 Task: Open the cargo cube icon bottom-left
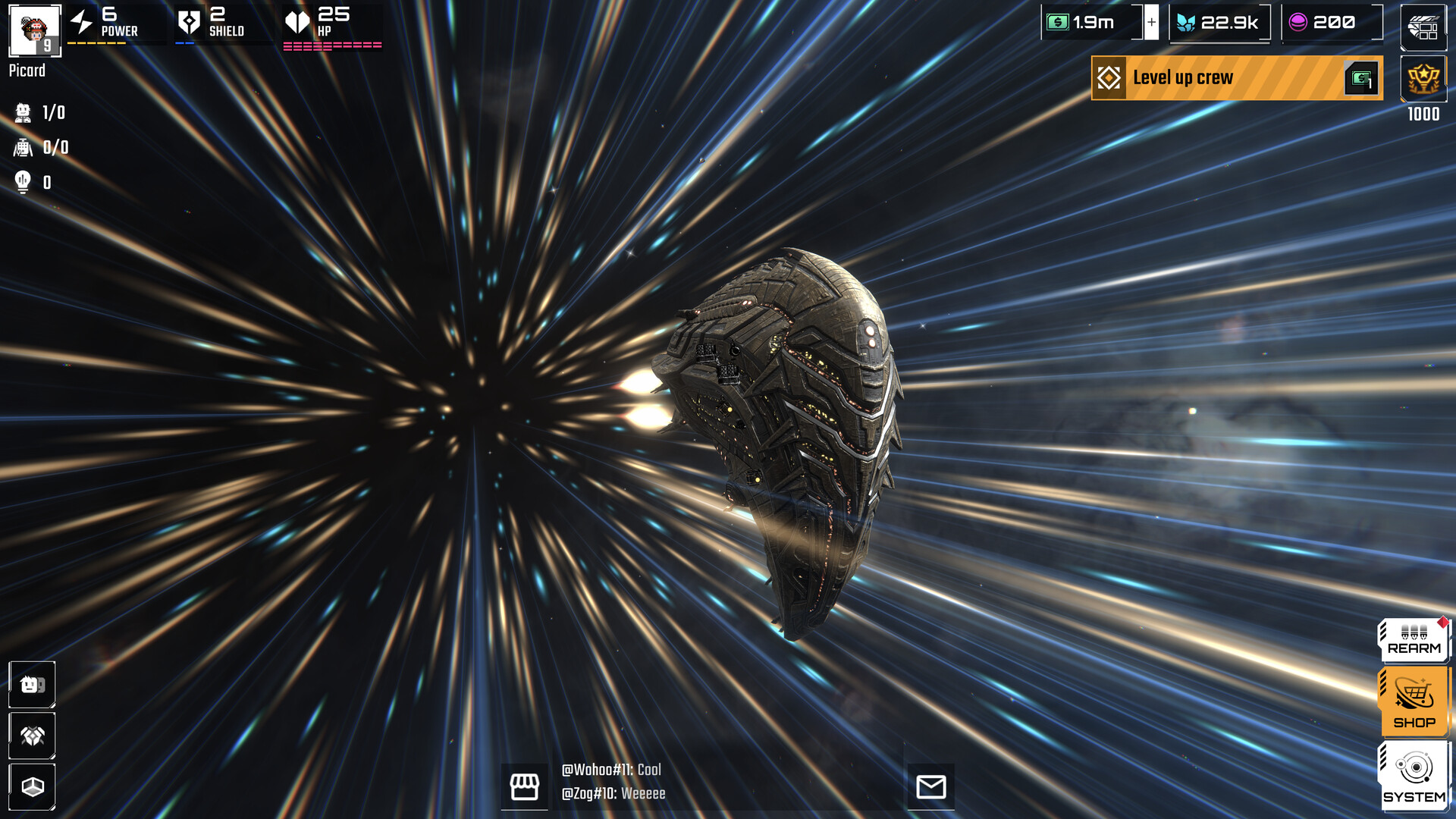tap(31, 786)
